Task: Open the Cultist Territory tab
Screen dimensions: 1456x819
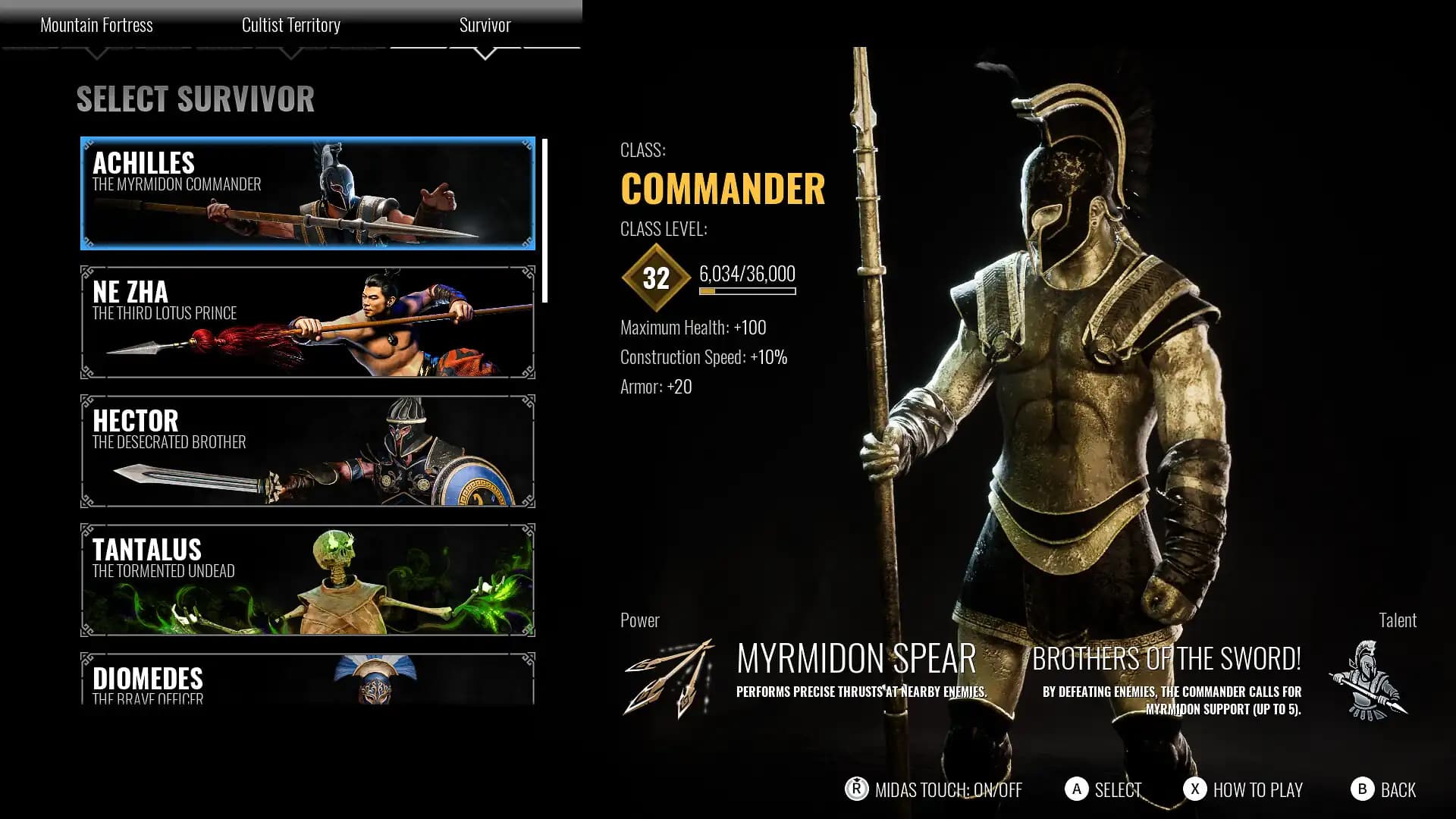Action: click(290, 25)
